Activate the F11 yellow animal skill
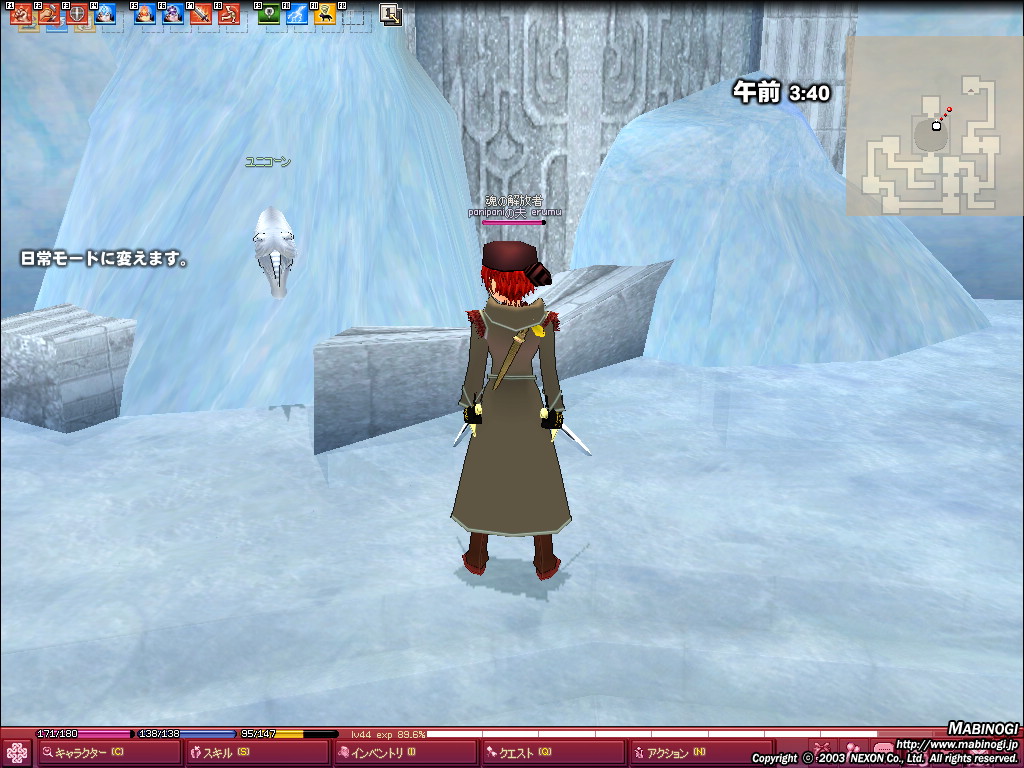 tap(325, 14)
